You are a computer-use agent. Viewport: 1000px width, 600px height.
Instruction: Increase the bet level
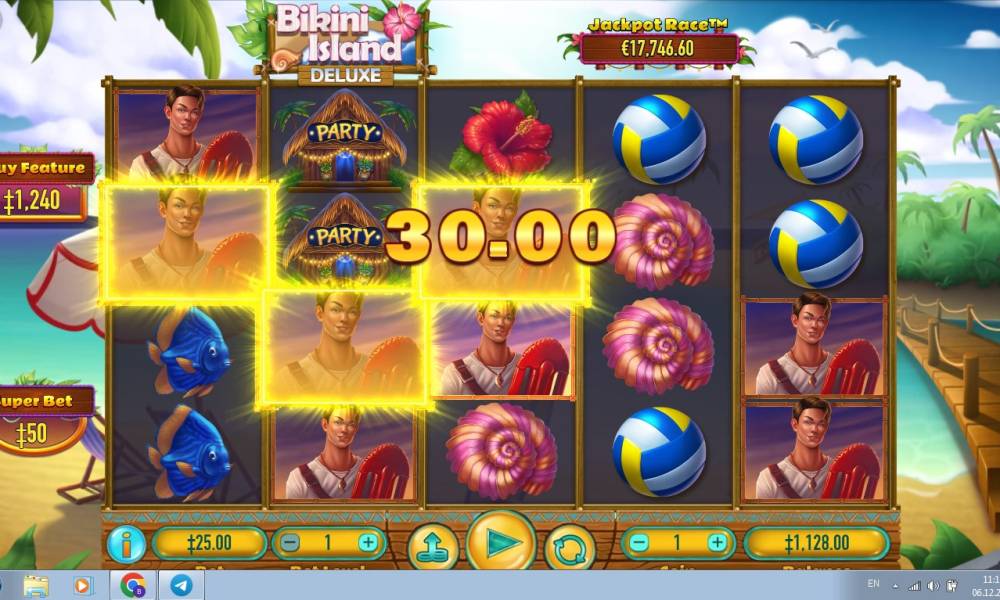click(x=368, y=543)
